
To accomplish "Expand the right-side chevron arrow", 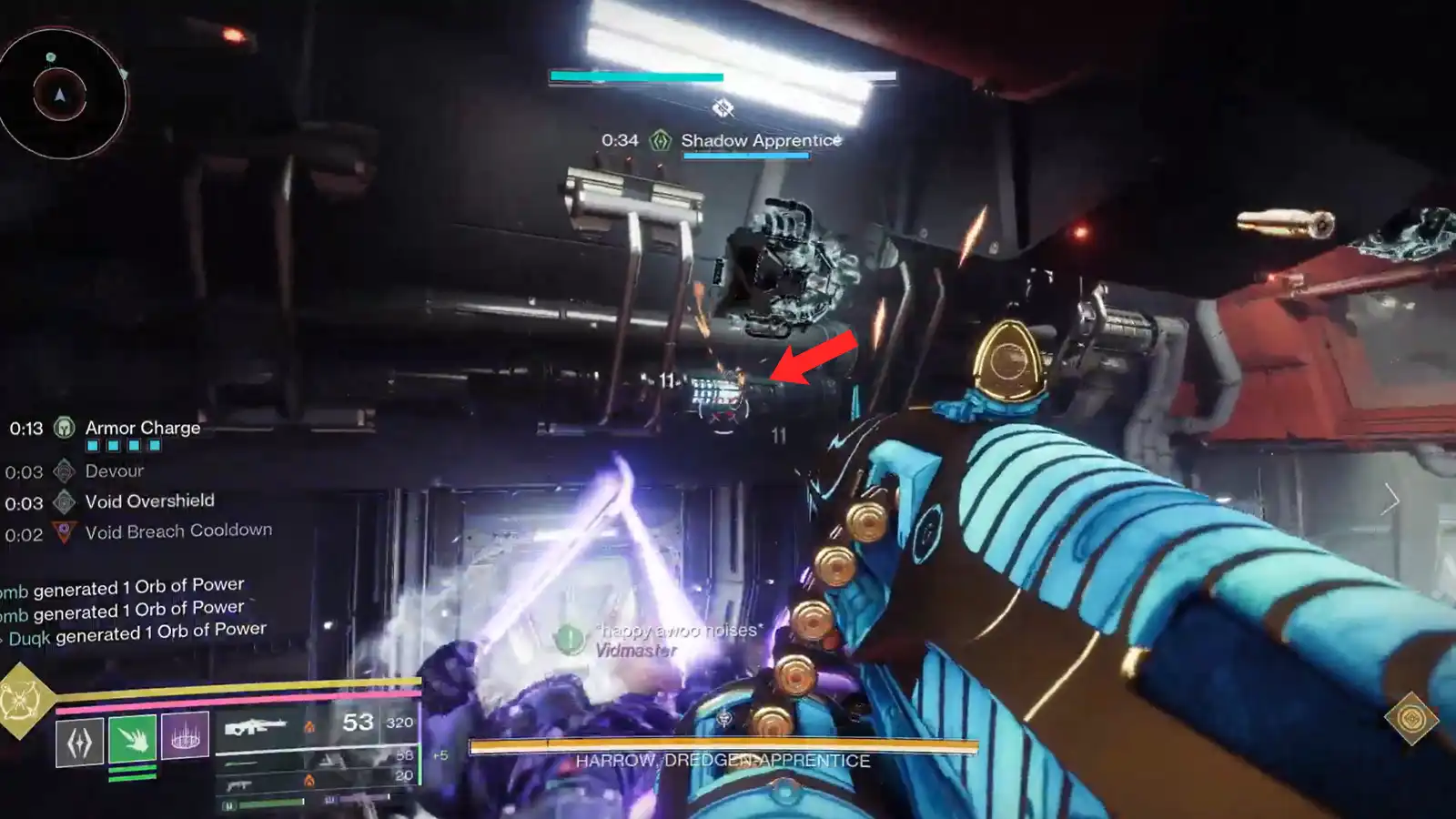I will pyautogui.click(x=1393, y=499).
